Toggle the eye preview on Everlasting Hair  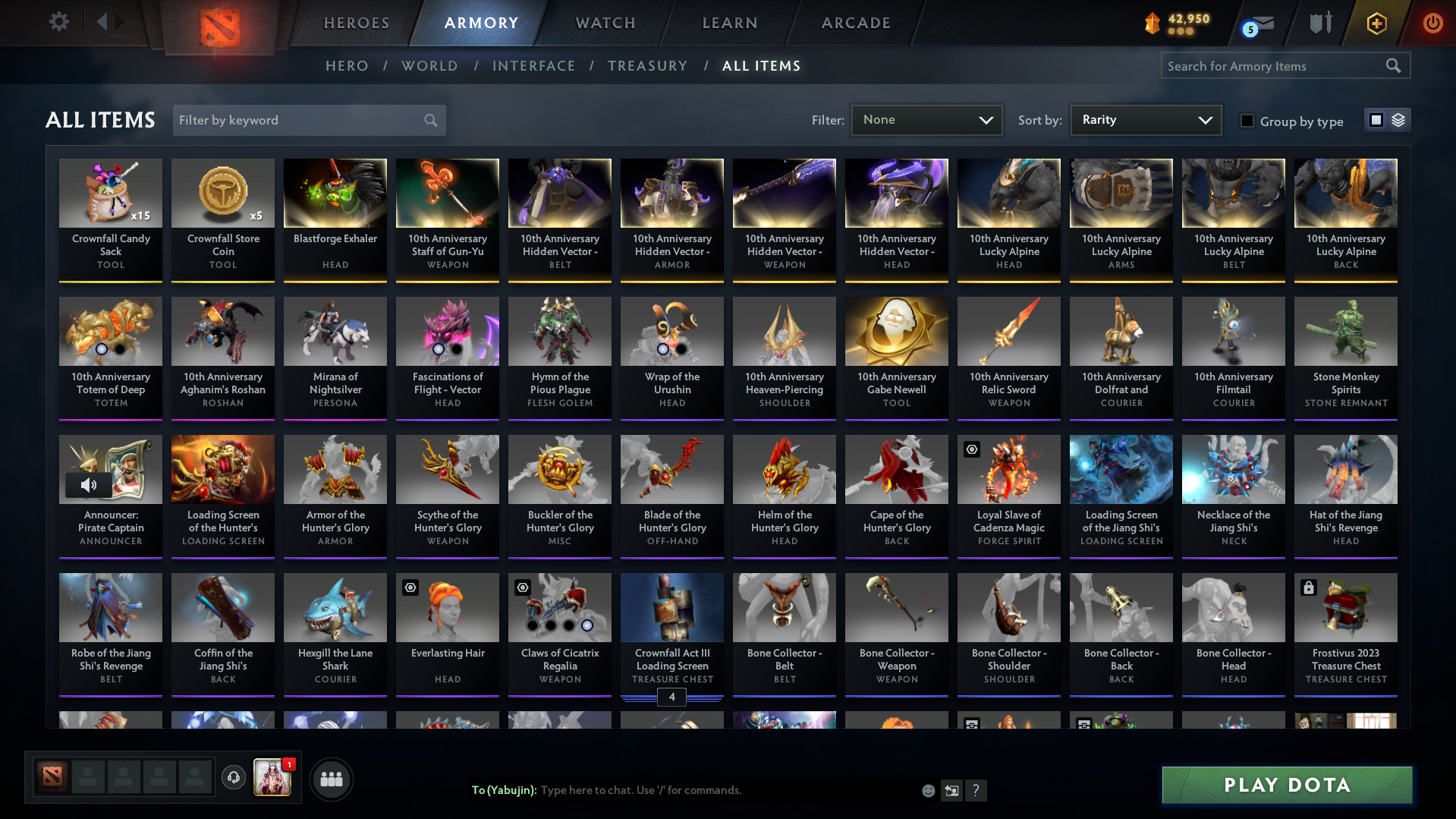[410, 587]
